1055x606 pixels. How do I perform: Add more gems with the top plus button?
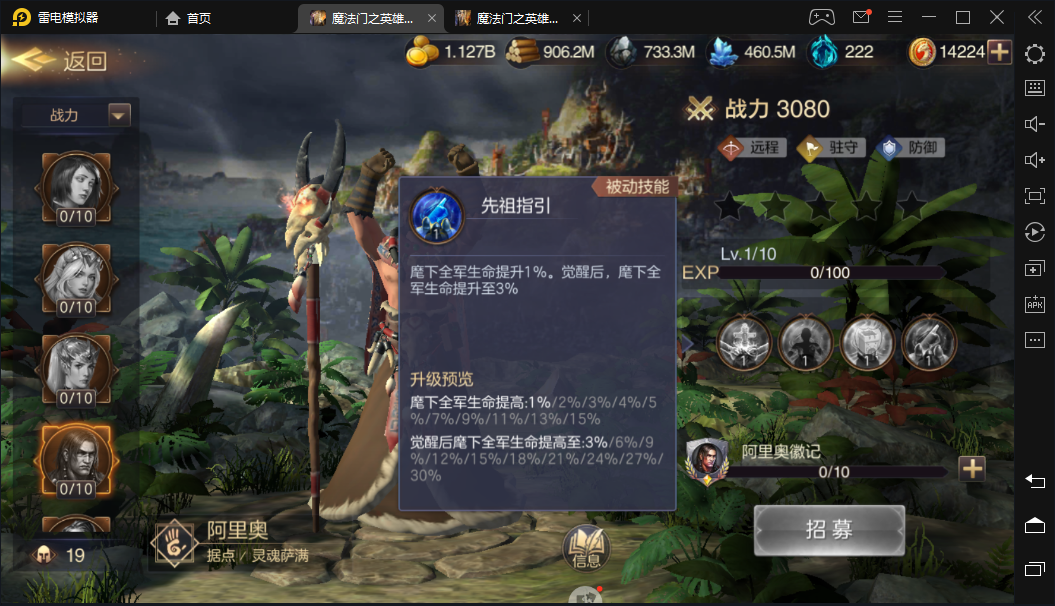999,52
